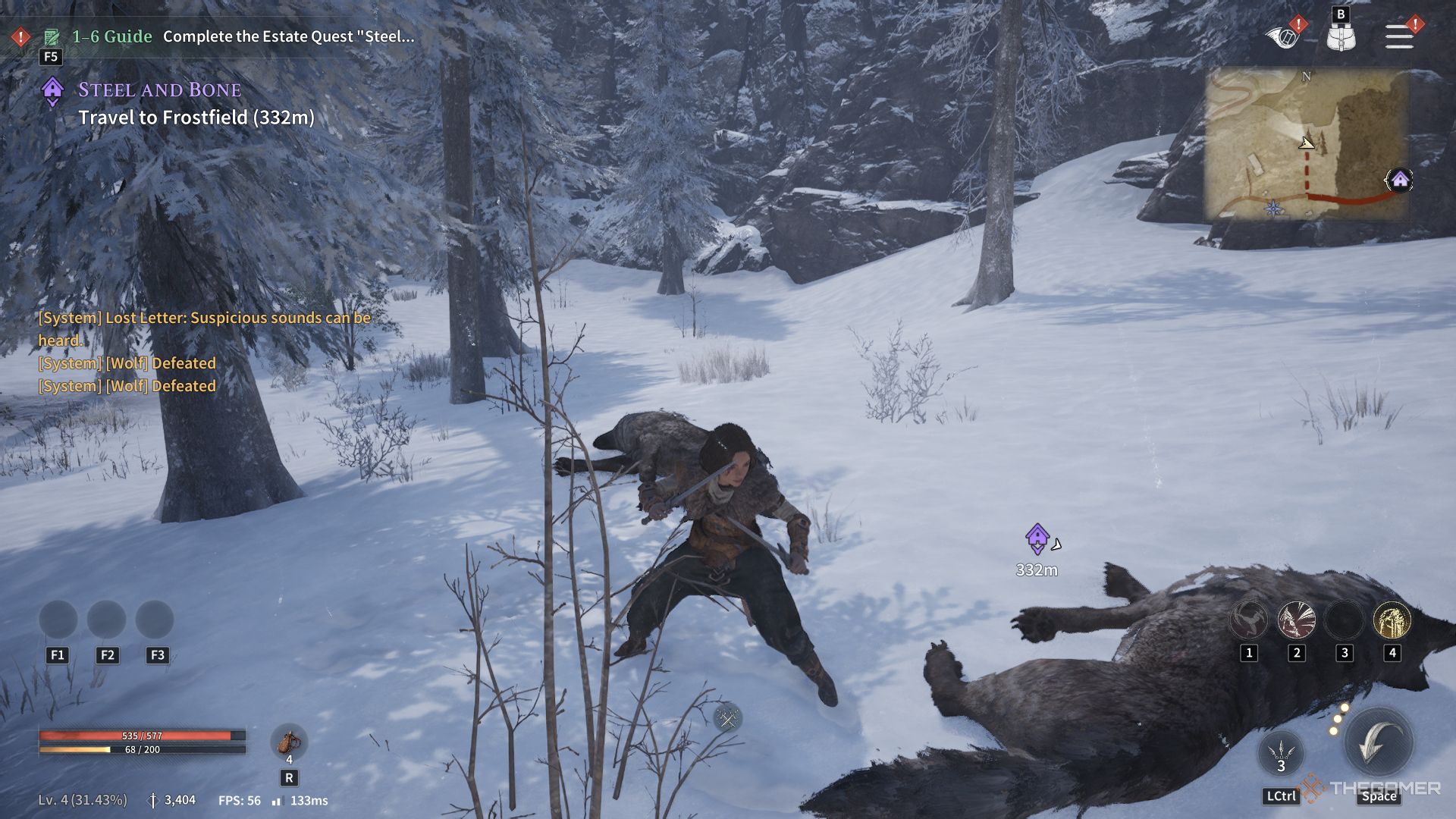
Task: Open the hamburger main menu
Action: (x=1399, y=36)
